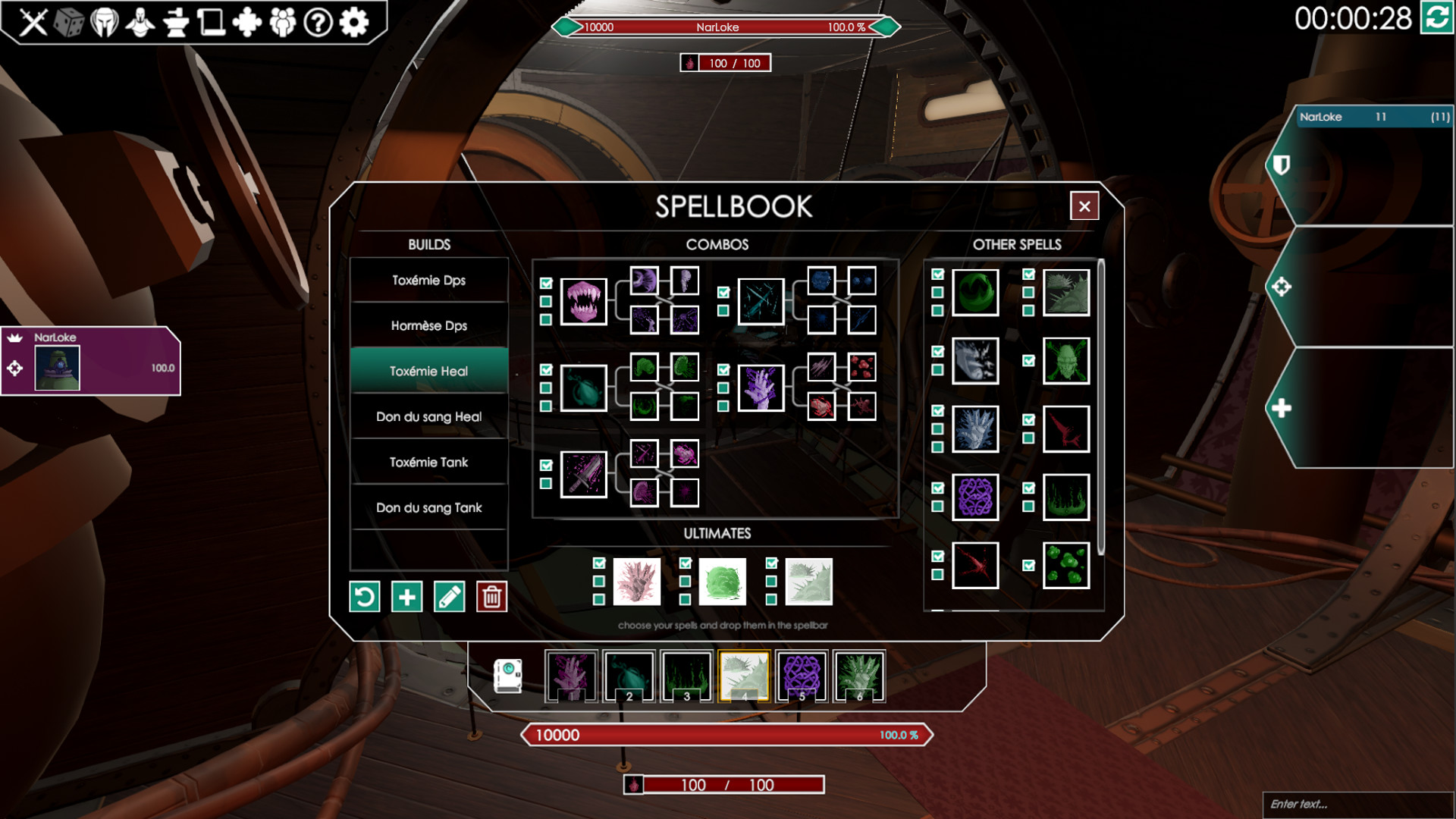Pick the green blob ultimate spell
This screenshot has height=819, width=1456.
(x=722, y=582)
